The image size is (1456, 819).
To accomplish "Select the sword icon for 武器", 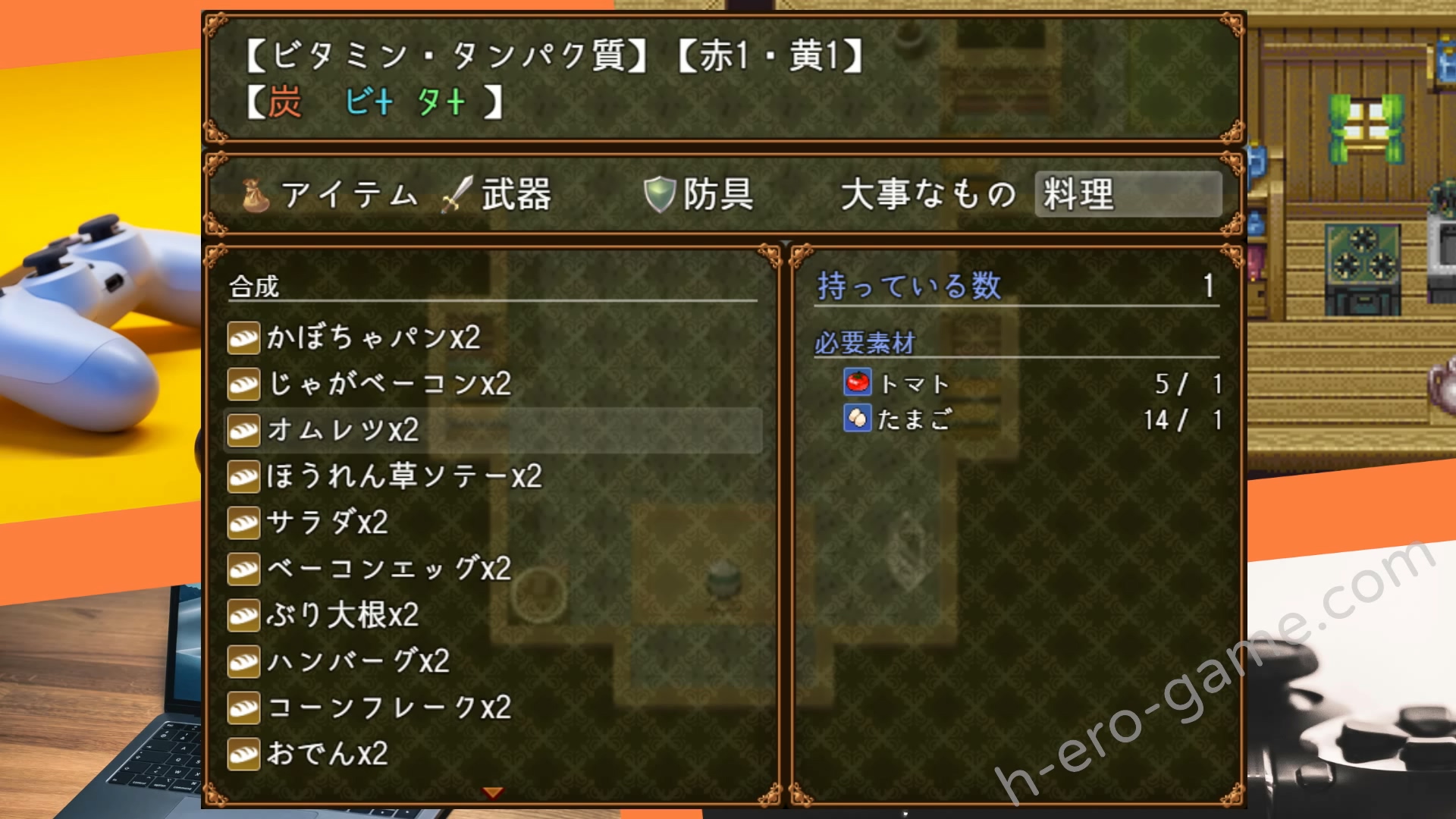I will pyautogui.click(x=453, y=194).
